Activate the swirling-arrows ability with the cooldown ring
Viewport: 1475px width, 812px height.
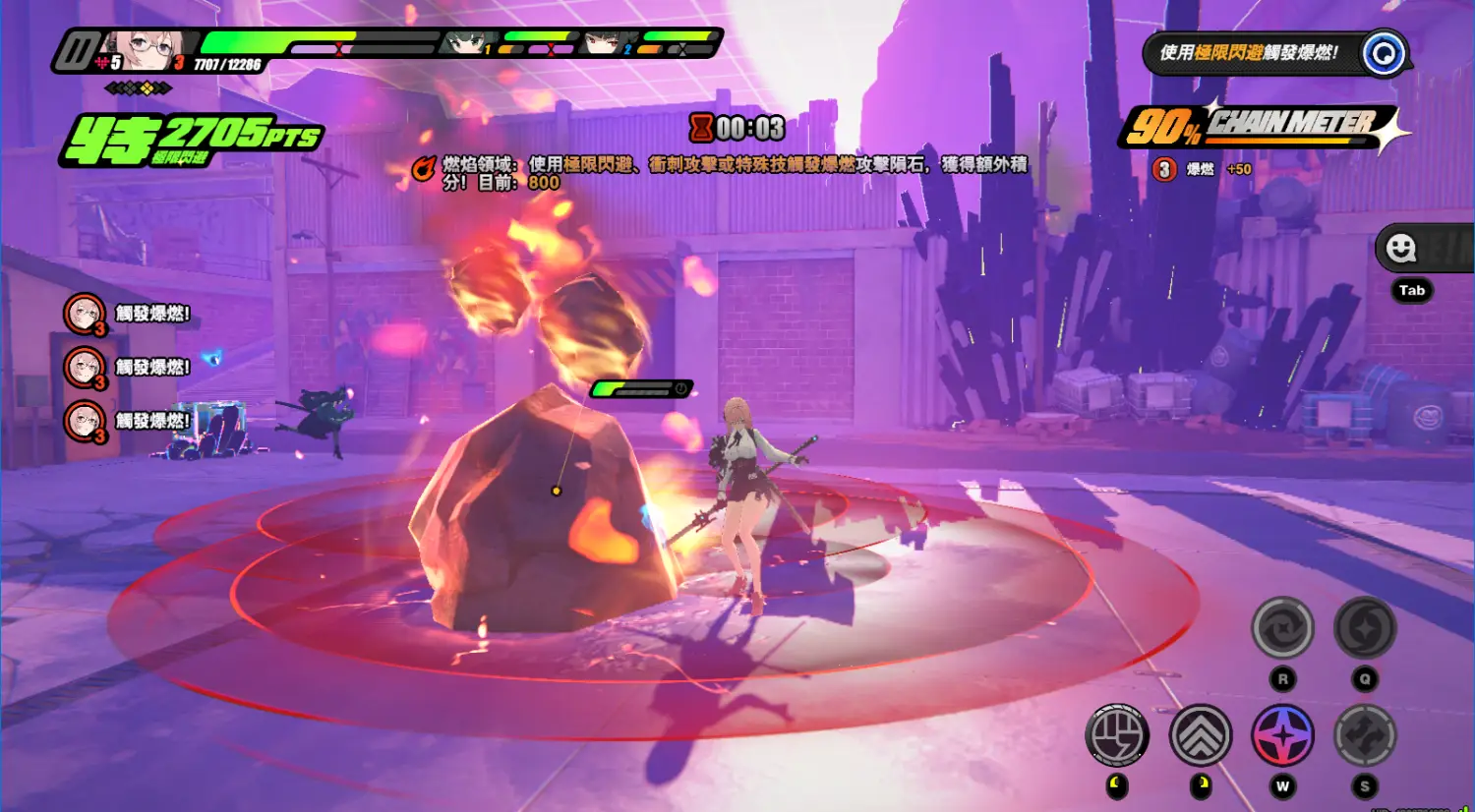[x=1282, y=628]
